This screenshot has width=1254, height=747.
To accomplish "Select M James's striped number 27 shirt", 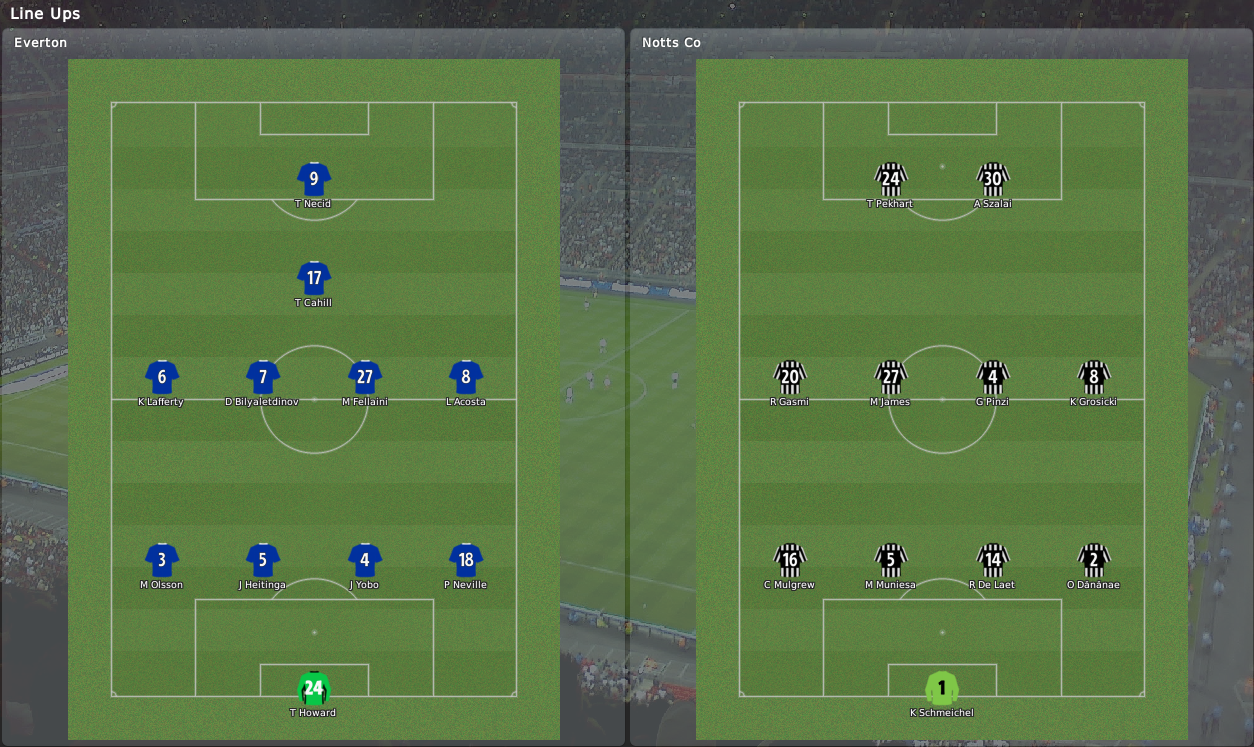I will coord(890,377).
